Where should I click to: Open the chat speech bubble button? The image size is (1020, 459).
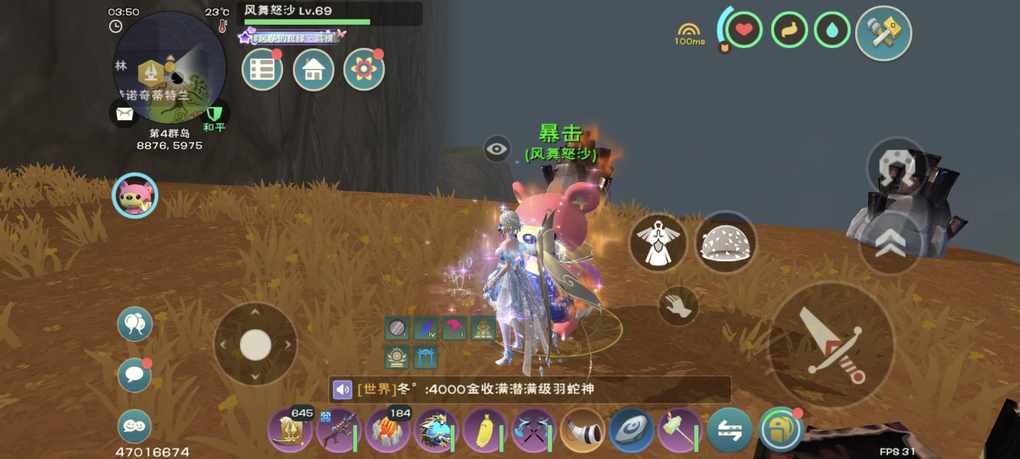tap(134, 375)
